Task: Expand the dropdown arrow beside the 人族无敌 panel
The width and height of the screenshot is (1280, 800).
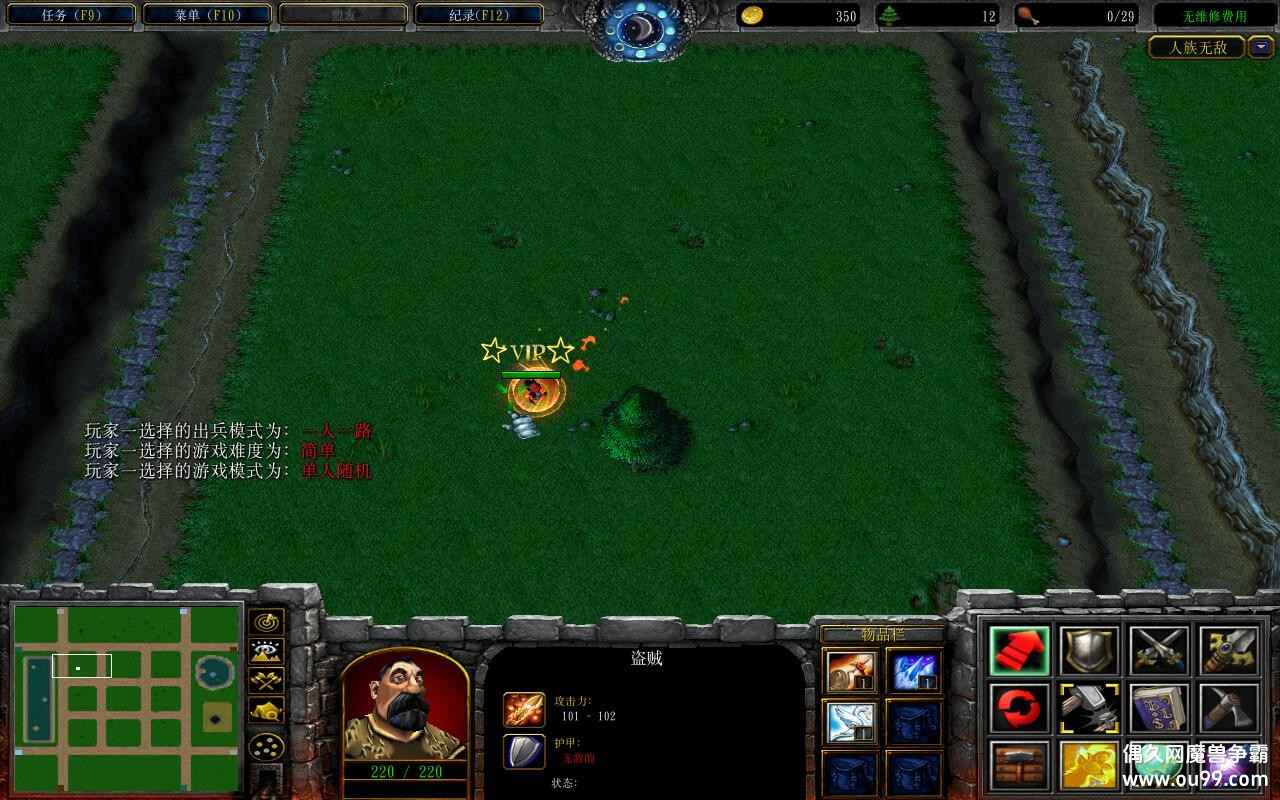Action: pos(1260,47)
